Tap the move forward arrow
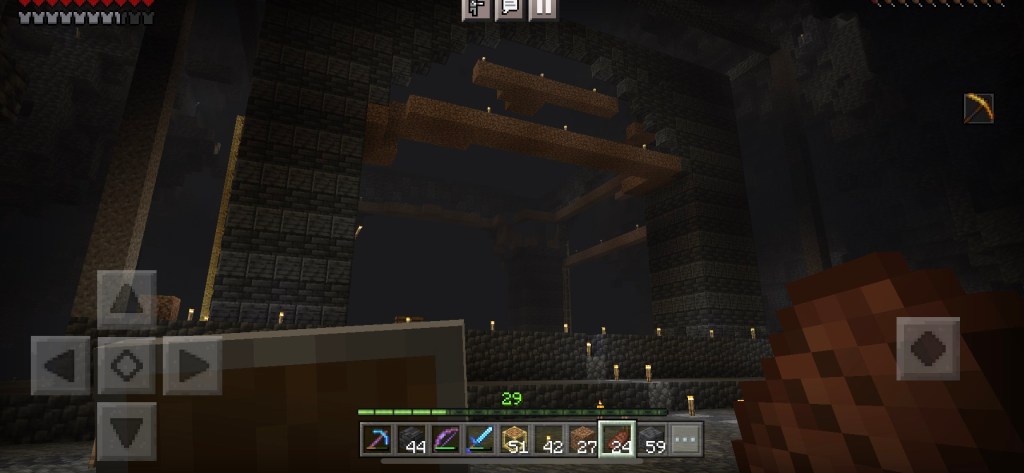 [x=127, y=299]
